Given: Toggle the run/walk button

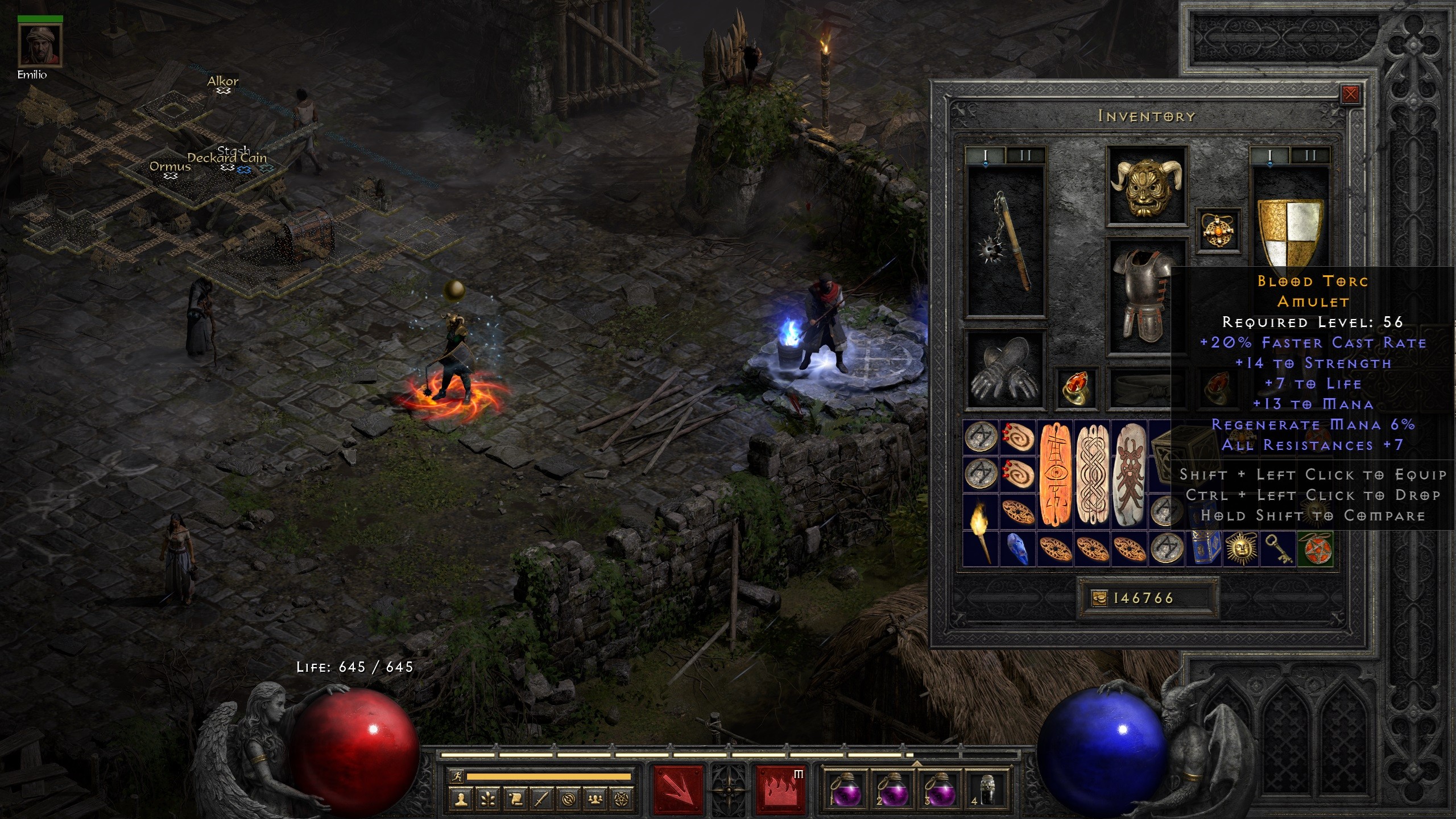Looking at the screenshot, I should click(x=457, y=776).
